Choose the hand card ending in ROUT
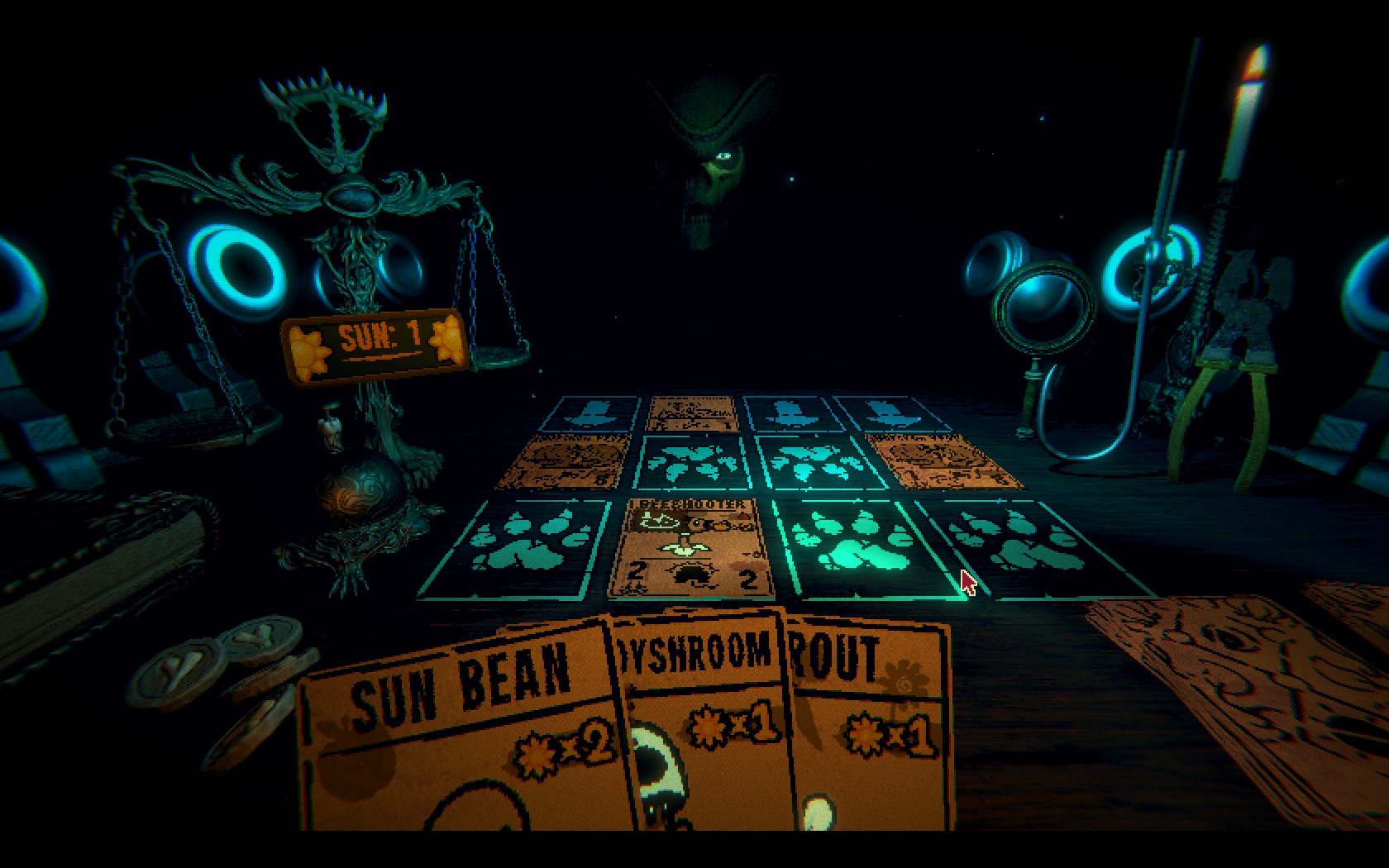1389x868 pixels. click(x=868, y=727)
